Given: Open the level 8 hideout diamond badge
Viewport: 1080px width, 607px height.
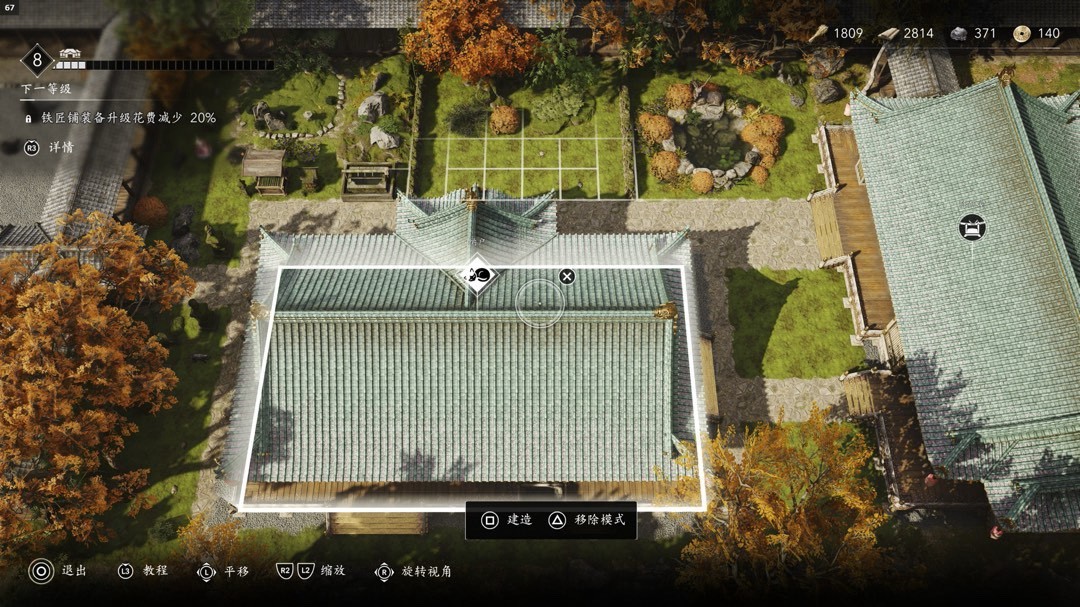Looking at the screenshot, I should tap(38, 61).
